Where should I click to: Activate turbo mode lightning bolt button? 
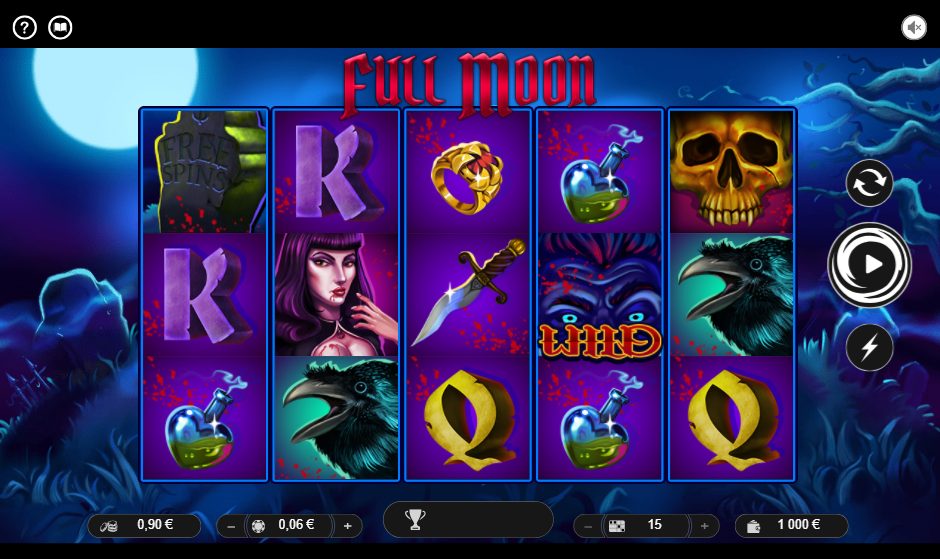[x=869, y=347]
